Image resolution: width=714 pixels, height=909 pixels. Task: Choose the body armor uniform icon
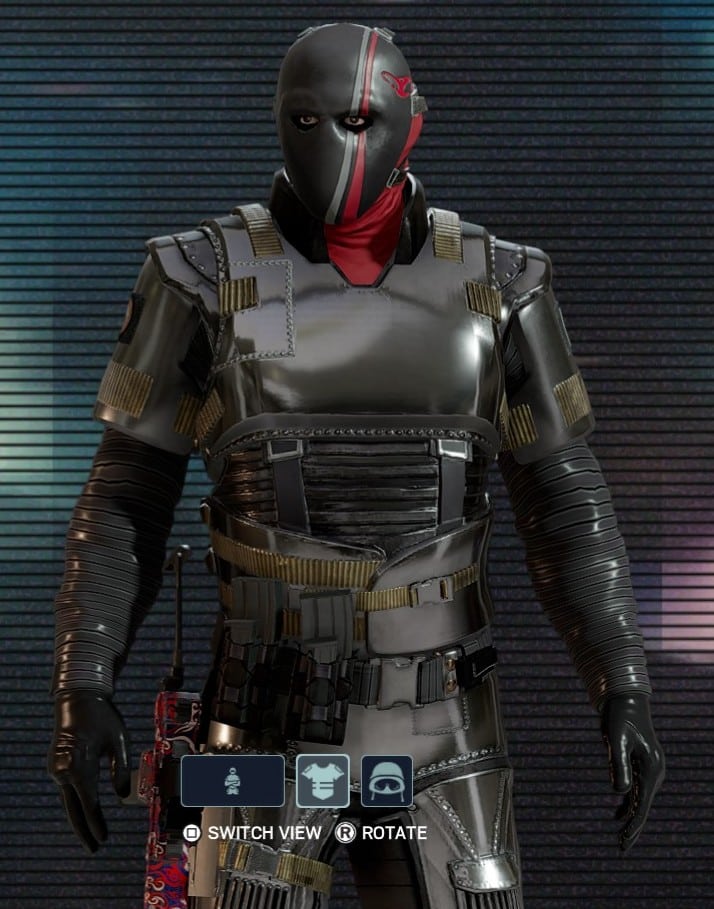(323, 781)
